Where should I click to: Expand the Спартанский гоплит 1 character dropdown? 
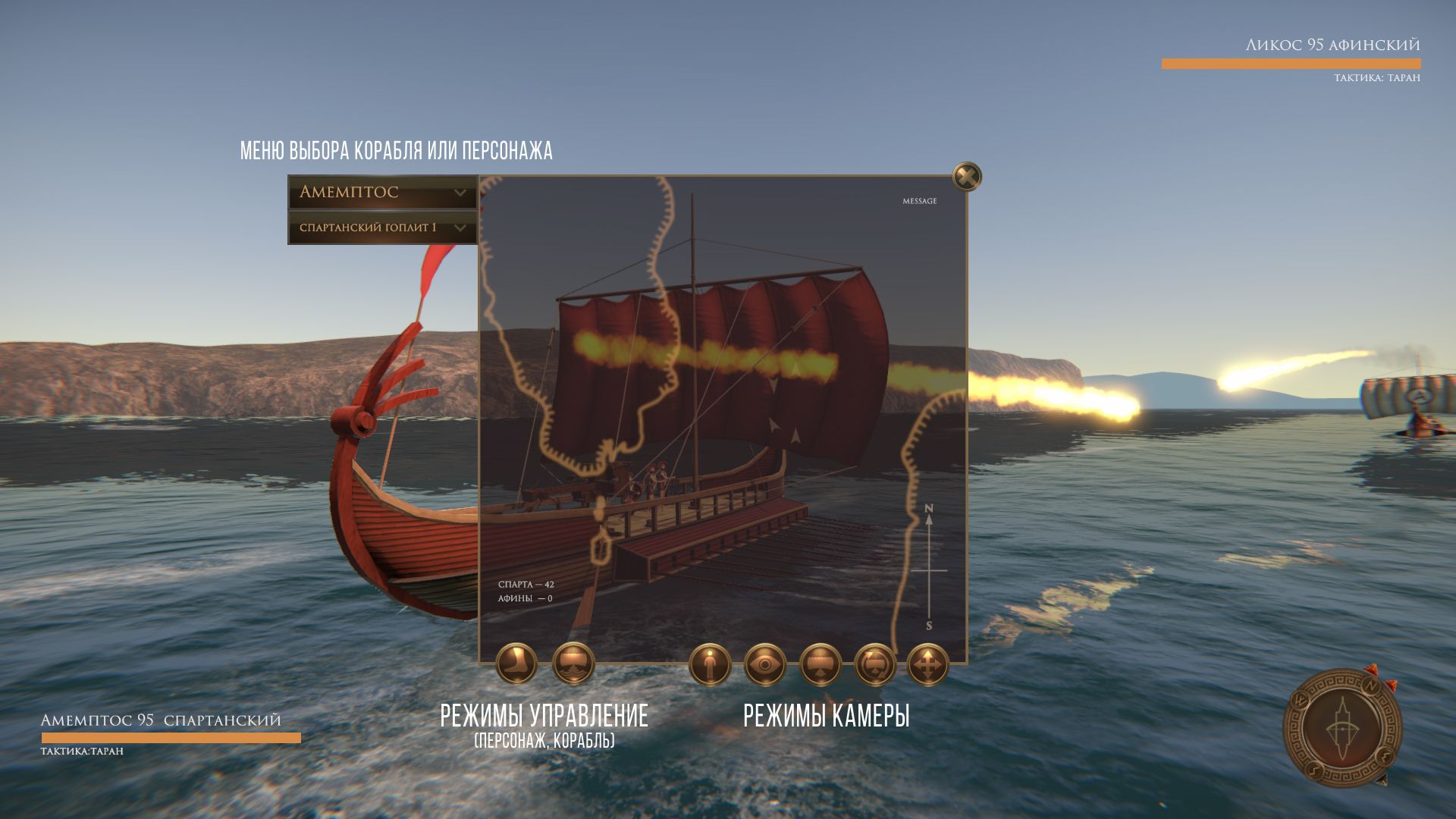pyautogui.click(x=382, y=227)
